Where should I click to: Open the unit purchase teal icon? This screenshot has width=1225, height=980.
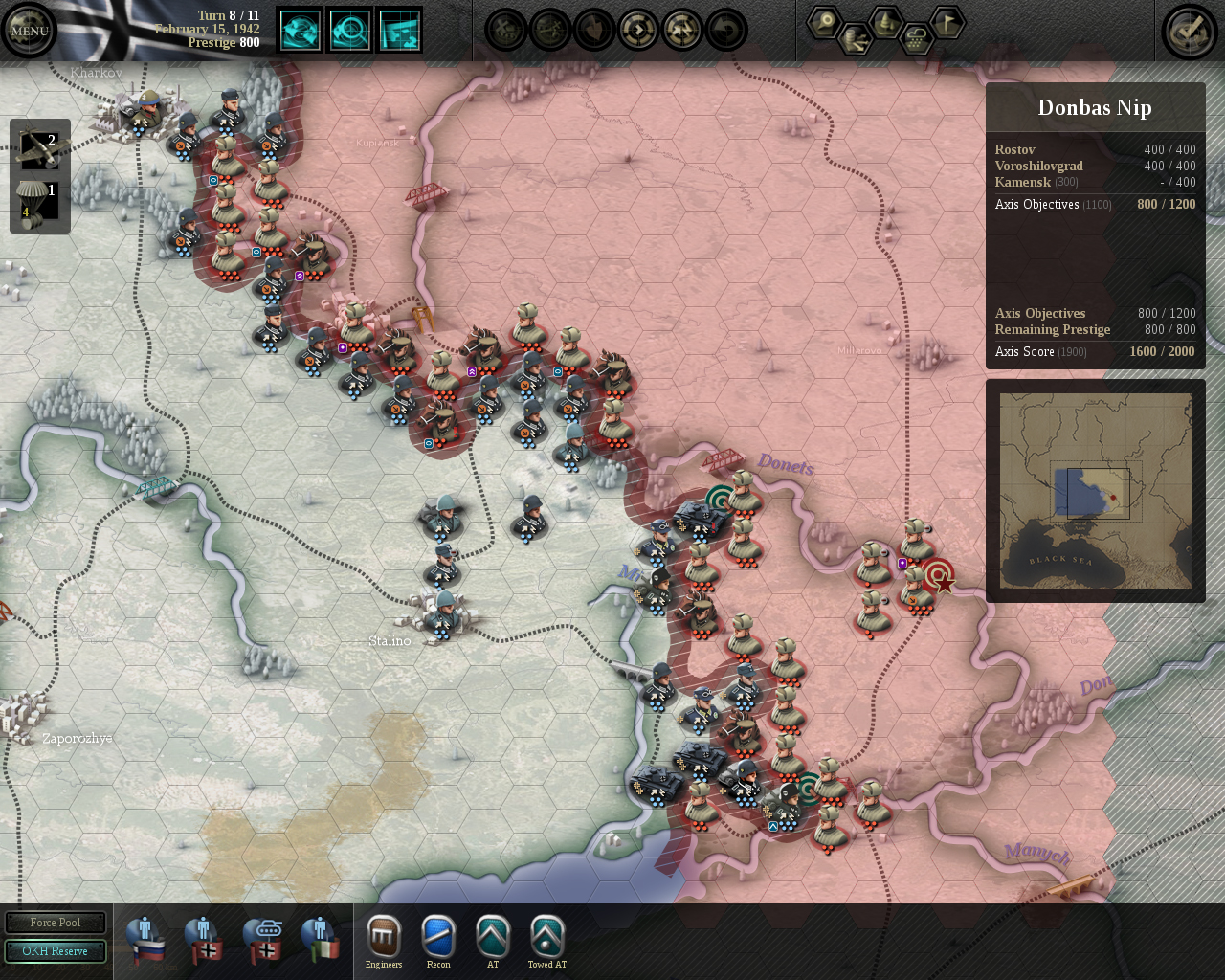click(x=300, y=30)
